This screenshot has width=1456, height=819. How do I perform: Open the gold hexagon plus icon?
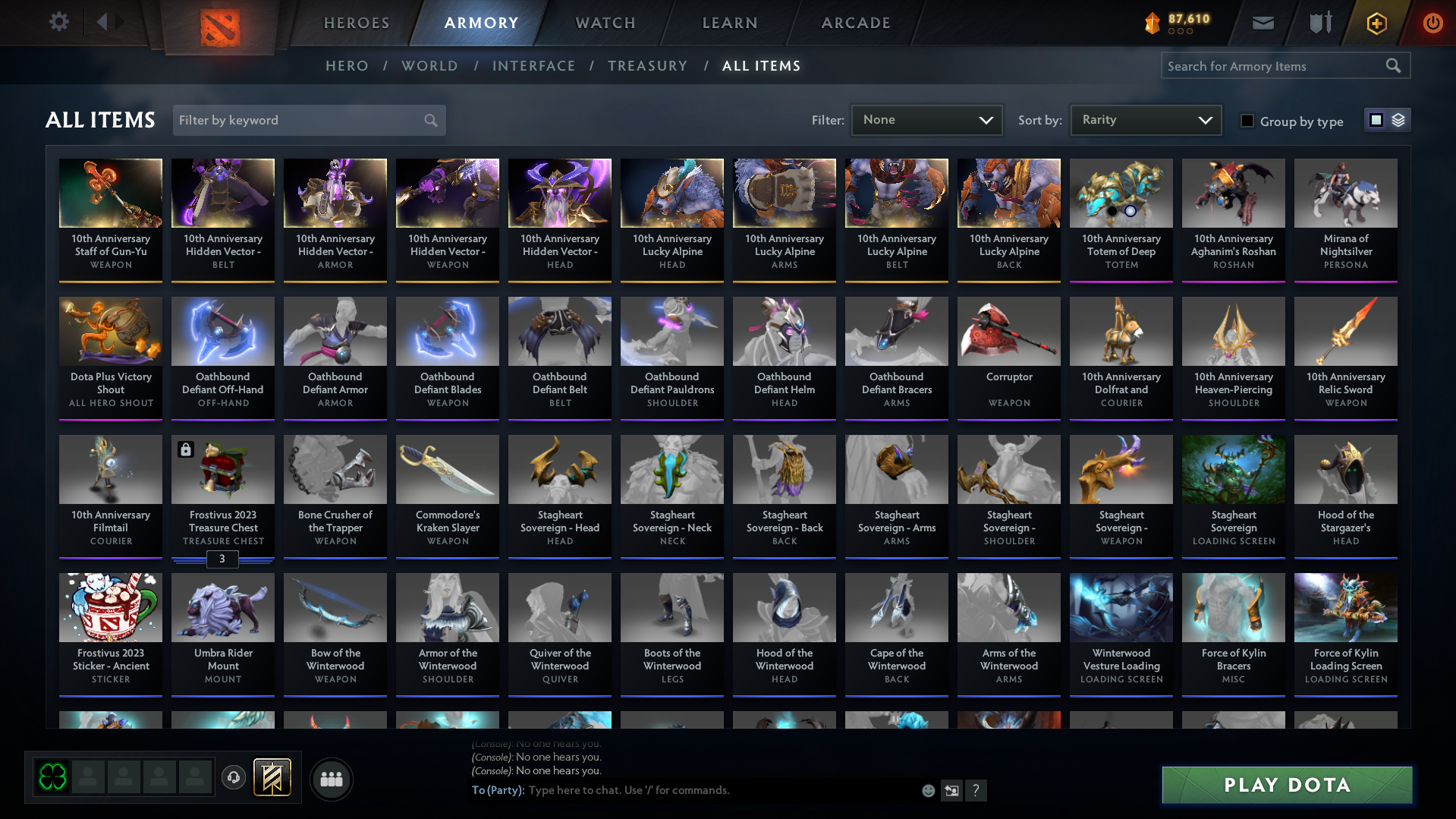[1376, 23]
